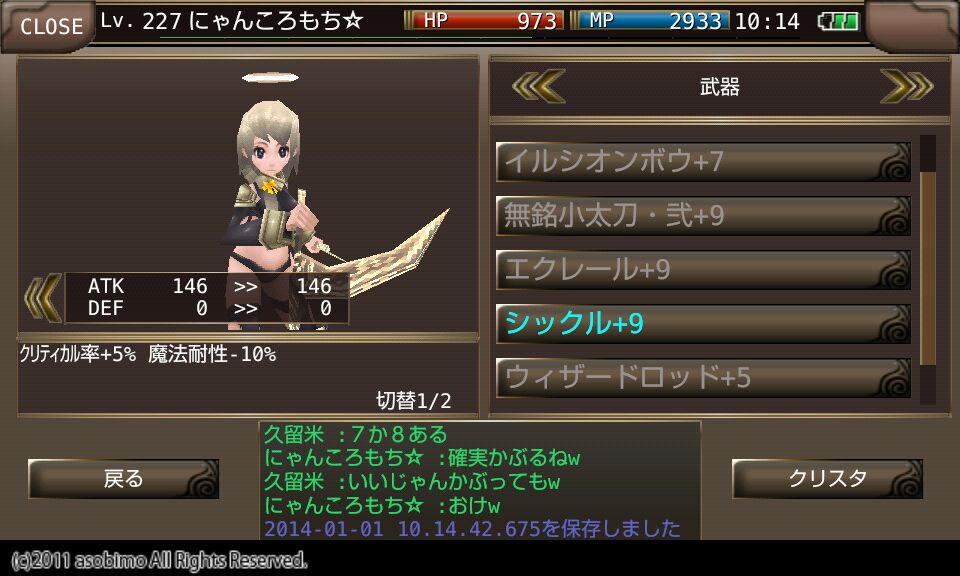Image resolution: width=960 pixels, height=576 pixels.
Task: Open the chat log box
Action: [480, 481]
